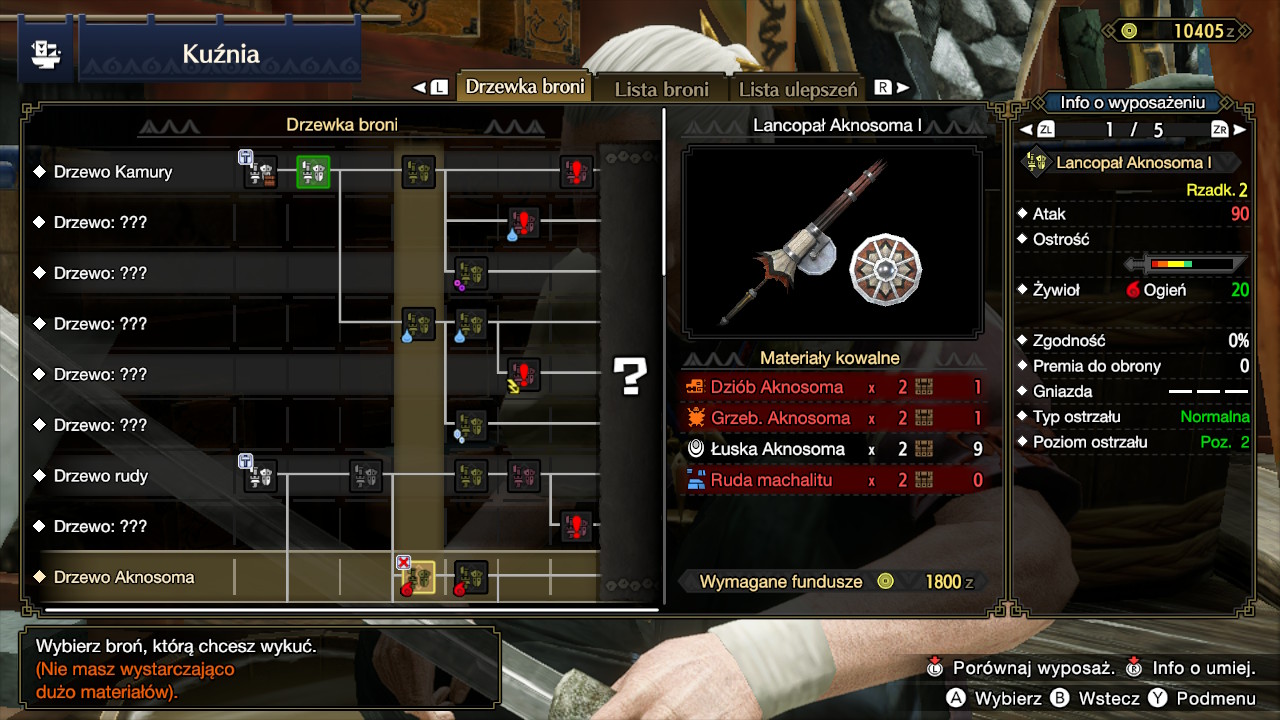Select the highlighted Lancopał Aknosoma I node
This screenshot has height=720, width=1280.
(x=418, y=577)
